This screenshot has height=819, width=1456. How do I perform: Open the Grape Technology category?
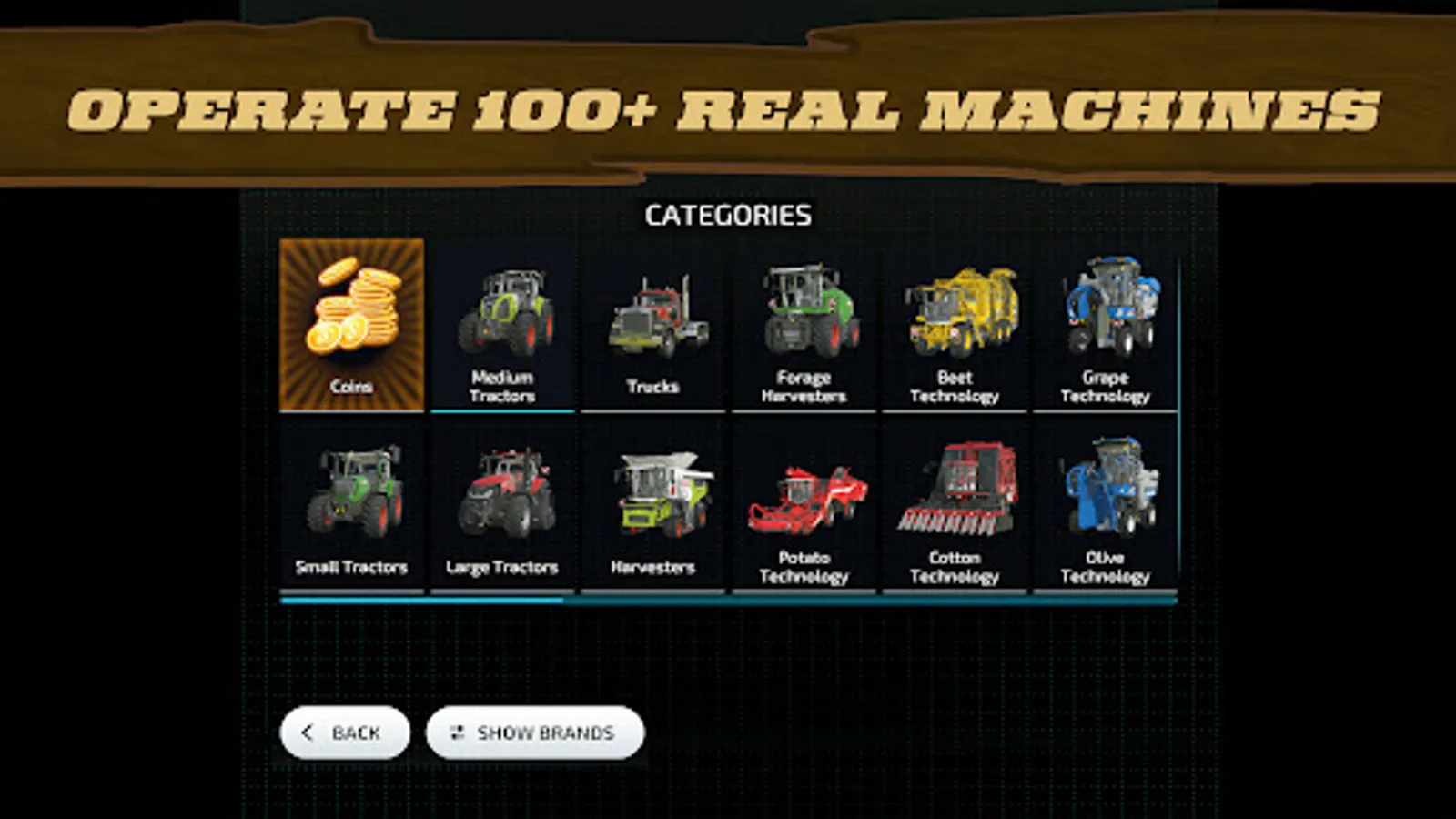click(1107, 328)
